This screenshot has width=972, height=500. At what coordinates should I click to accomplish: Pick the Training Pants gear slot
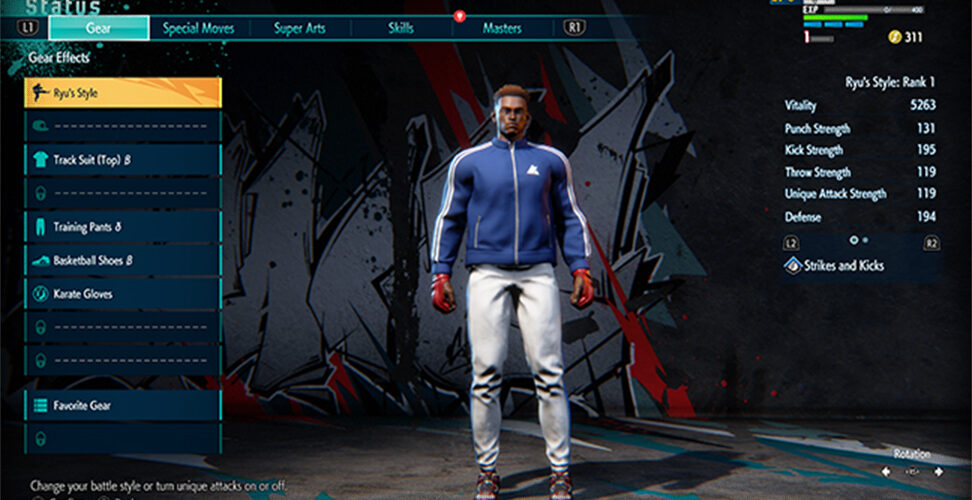pos(122,227)
